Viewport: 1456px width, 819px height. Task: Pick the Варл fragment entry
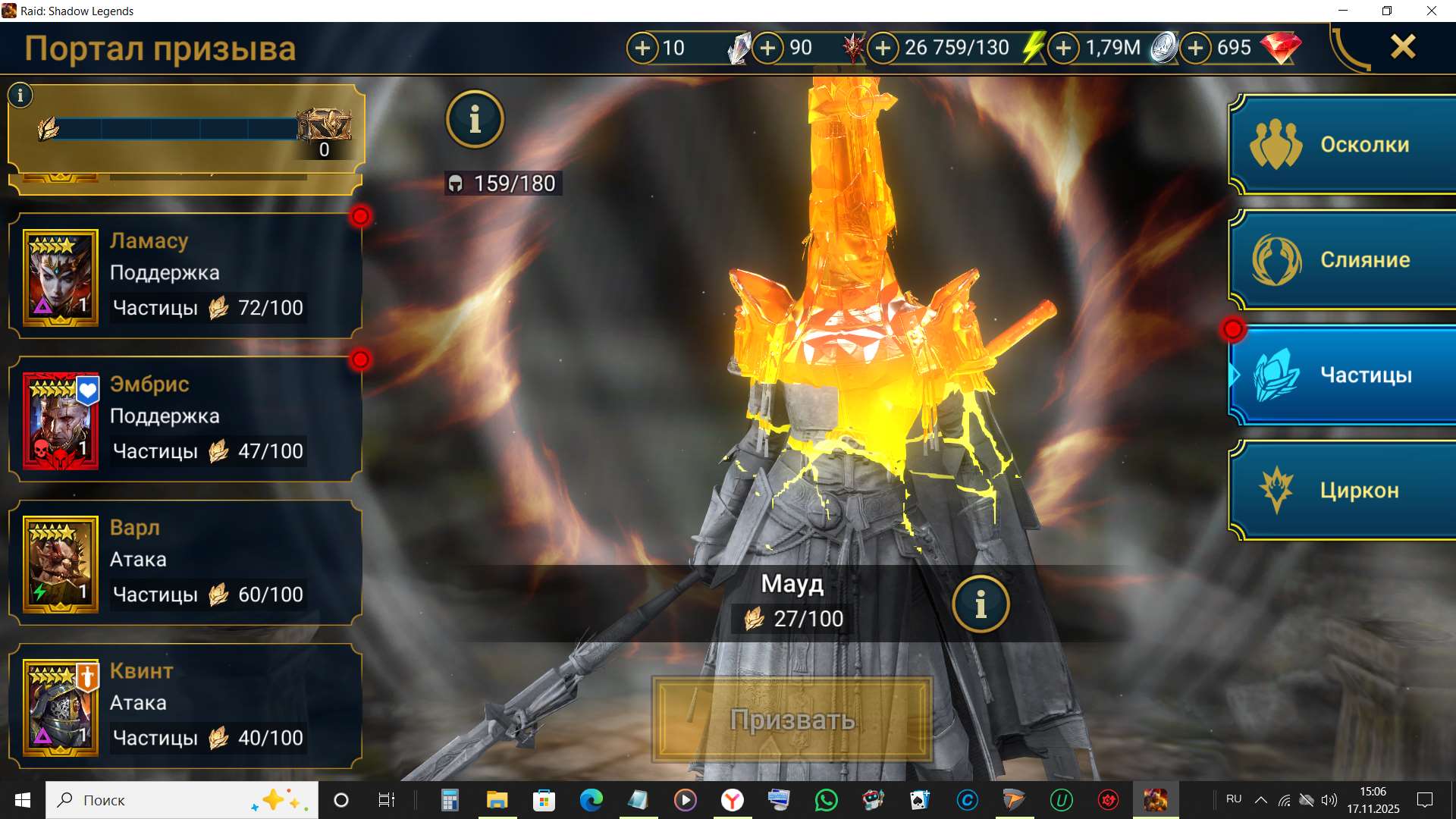(x=185, y=563)
